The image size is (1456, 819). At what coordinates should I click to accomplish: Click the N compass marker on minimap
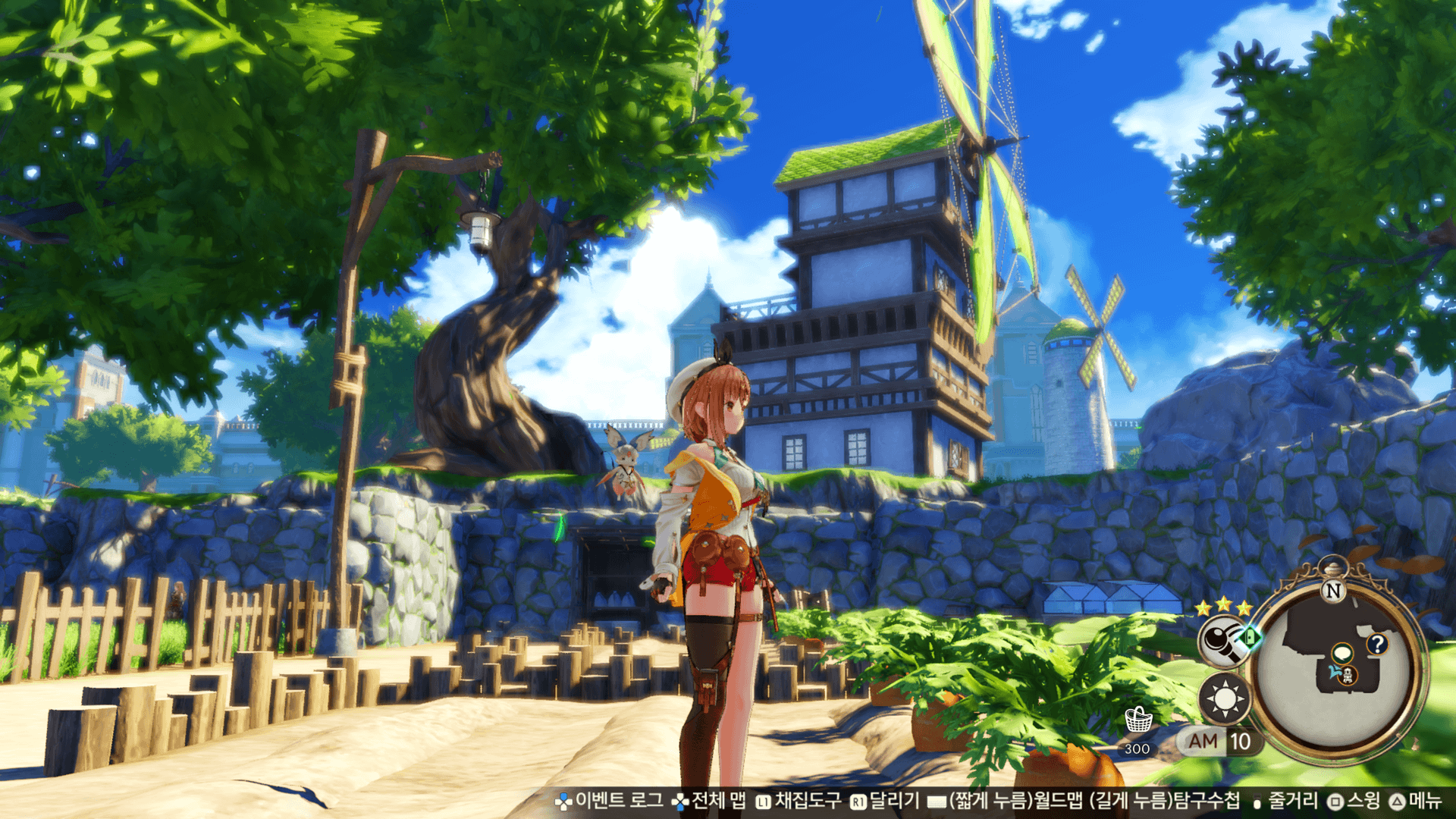pyautogui.click(x=1332, y=591)
